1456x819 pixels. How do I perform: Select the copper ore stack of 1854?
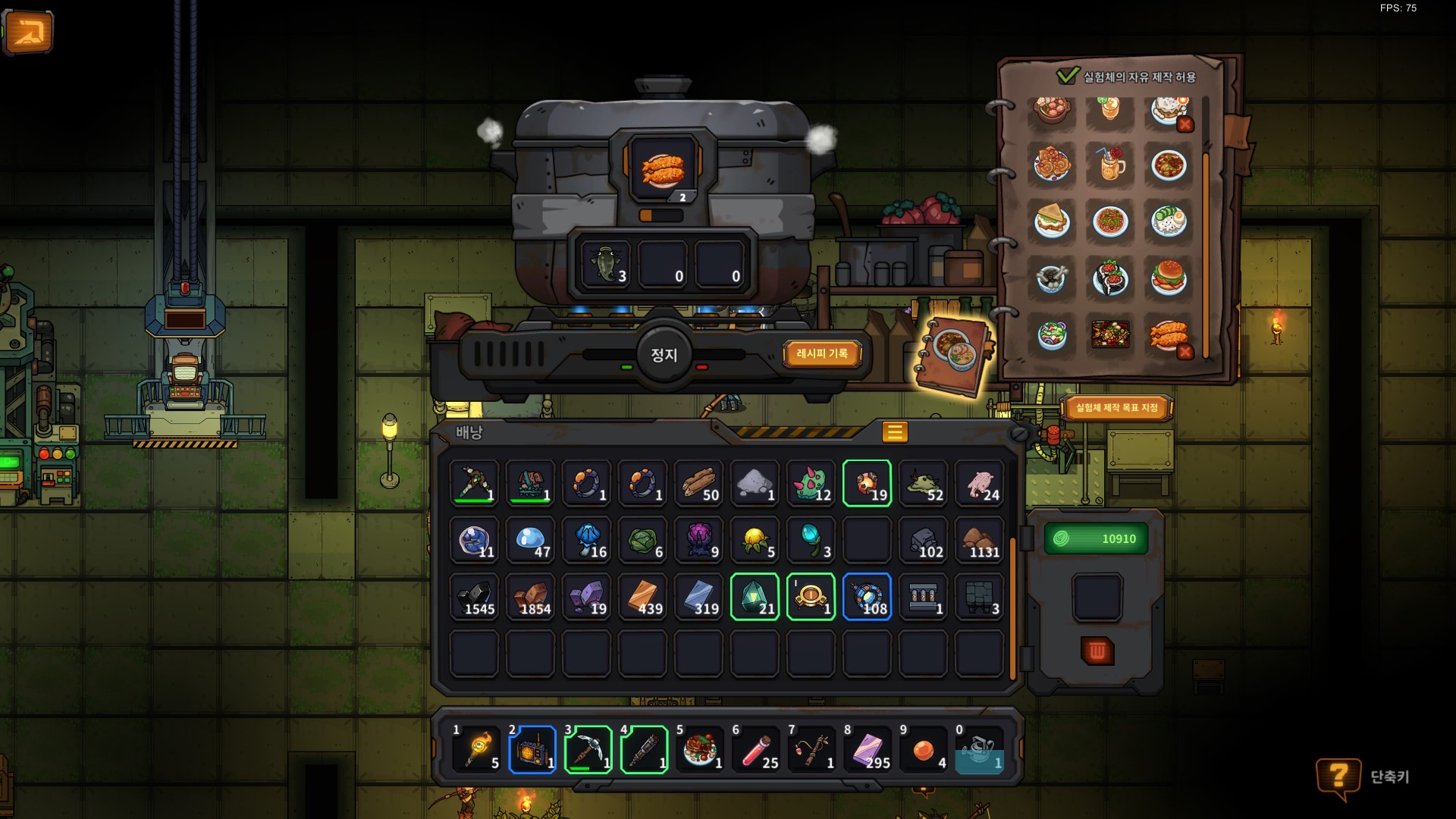(x=531, y=597)
